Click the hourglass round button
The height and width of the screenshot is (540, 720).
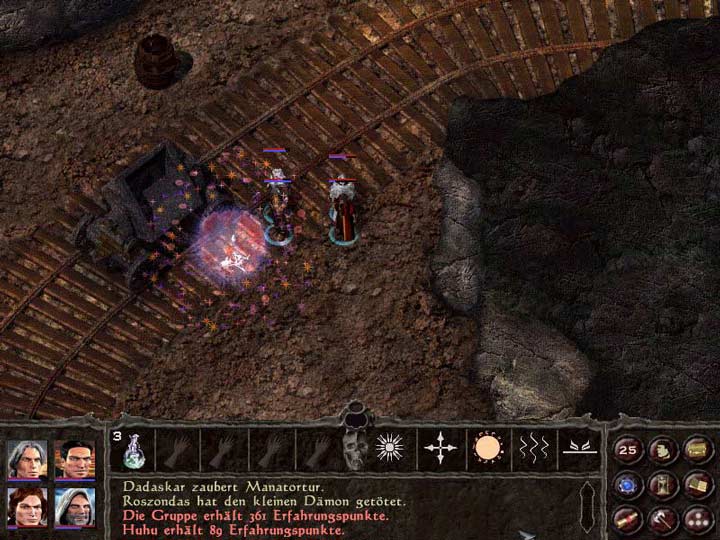click(662, 485)
